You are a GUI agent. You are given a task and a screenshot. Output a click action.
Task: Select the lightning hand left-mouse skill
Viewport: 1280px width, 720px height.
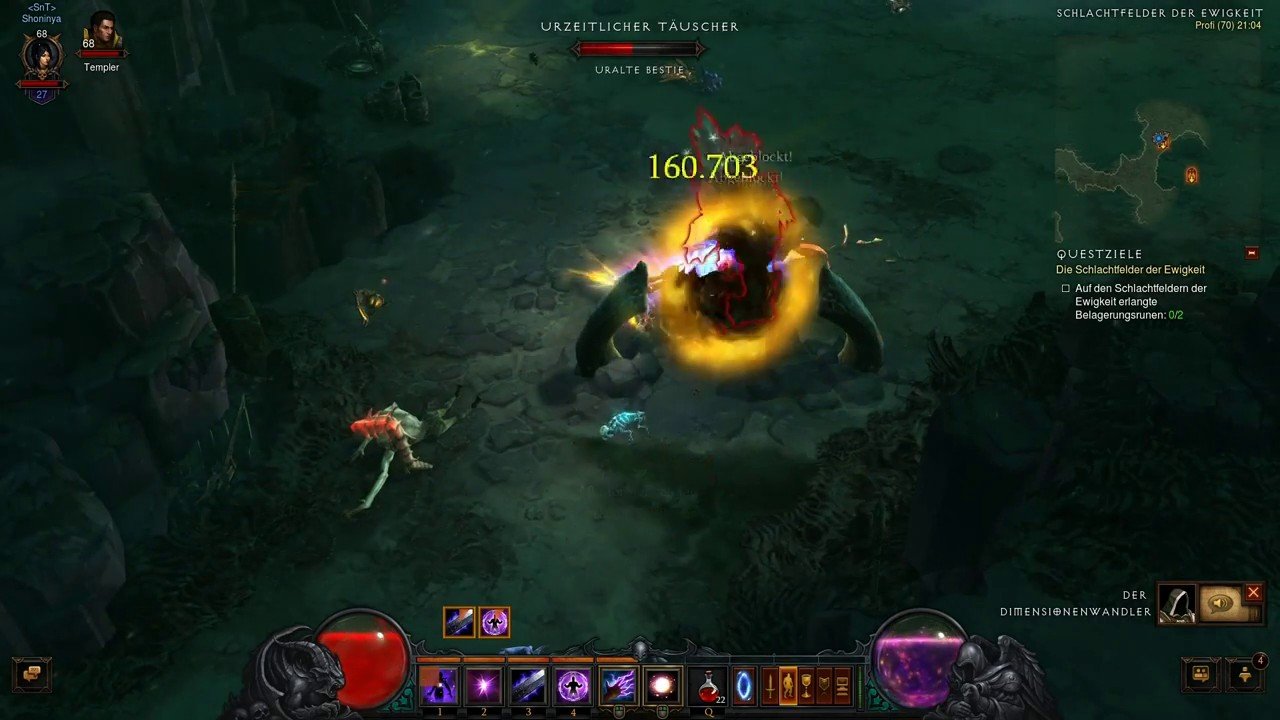(x=618, y=686)
